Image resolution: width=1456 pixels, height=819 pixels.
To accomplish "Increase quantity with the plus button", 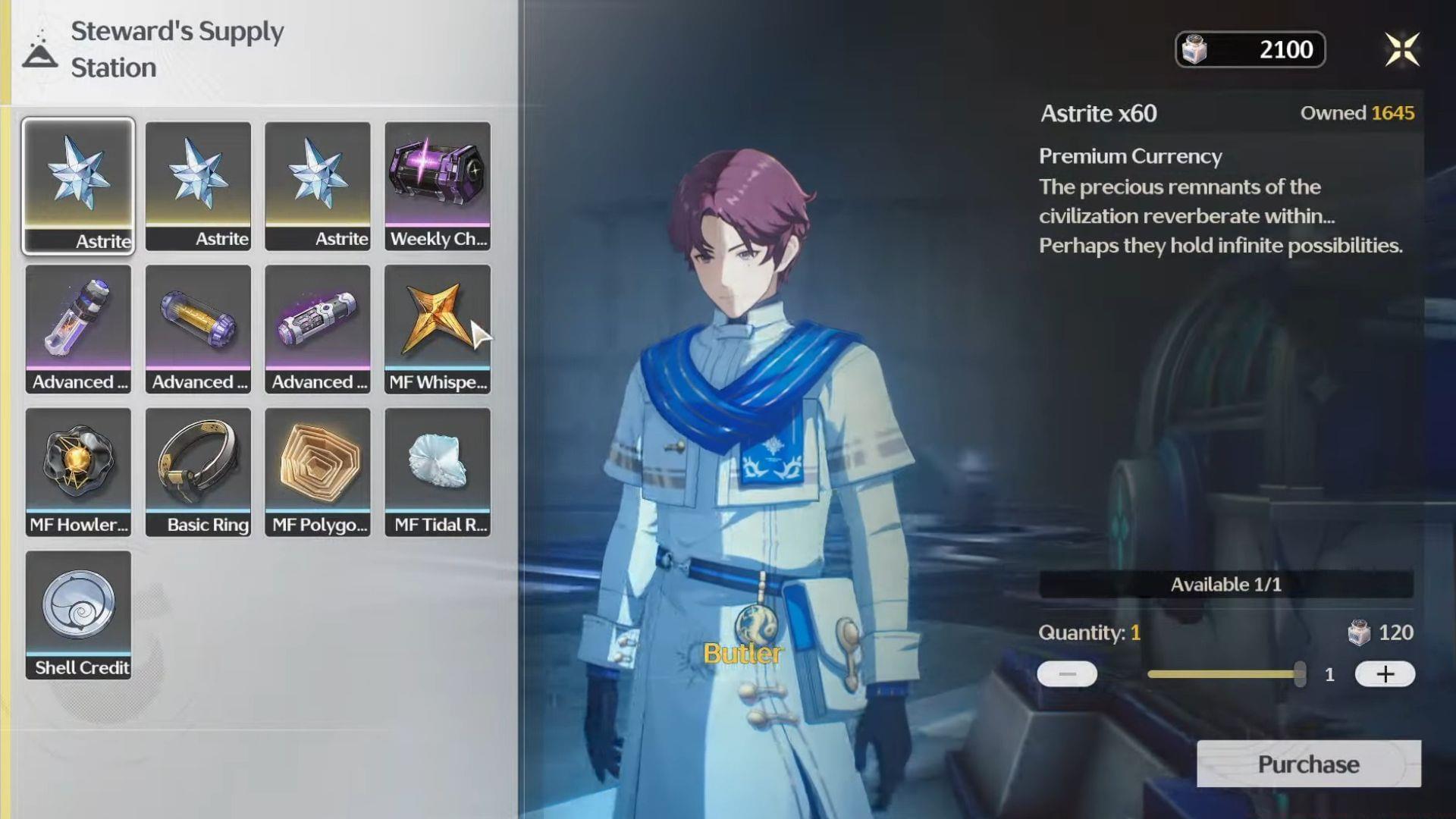I will (1385, 674).
